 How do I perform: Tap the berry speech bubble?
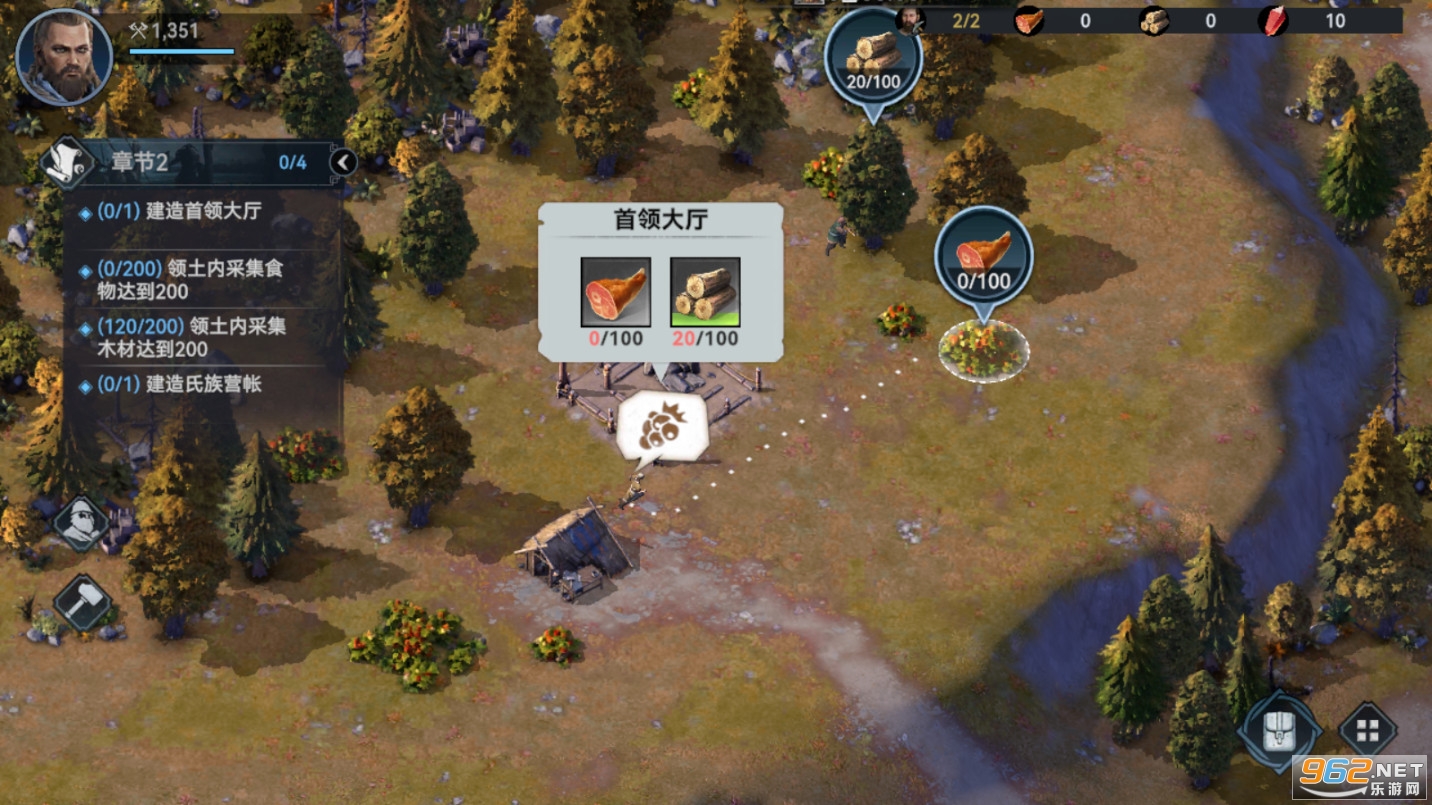[x=662, y=428]
